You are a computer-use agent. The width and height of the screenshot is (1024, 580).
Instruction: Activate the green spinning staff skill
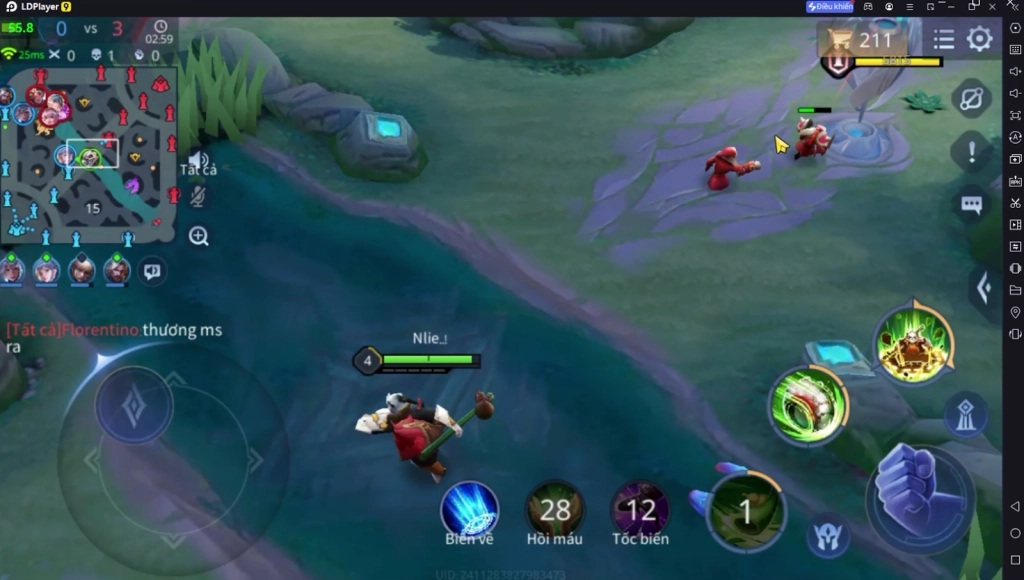[x=808, y=406]
